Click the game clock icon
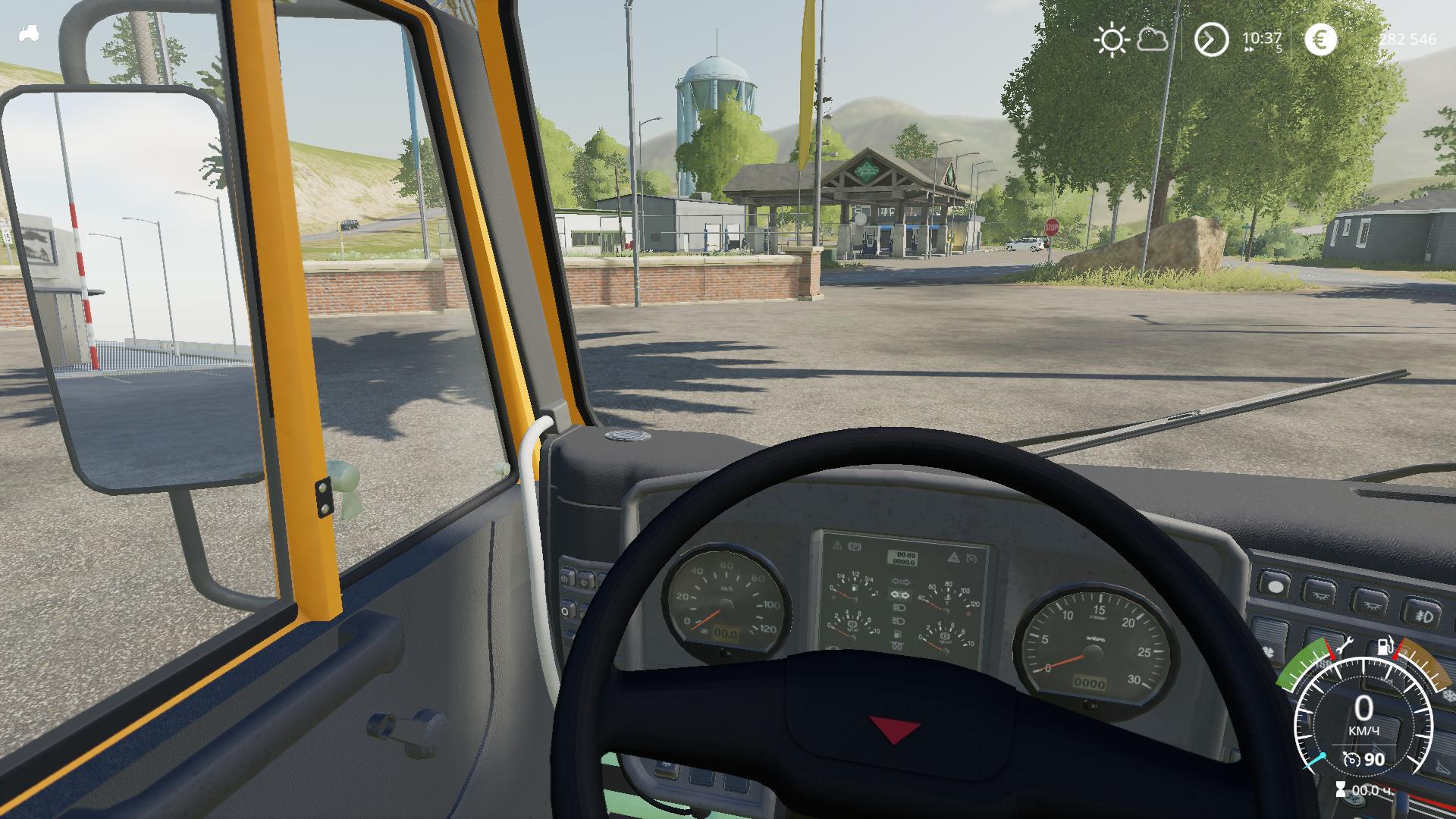 coord(1211,39)
